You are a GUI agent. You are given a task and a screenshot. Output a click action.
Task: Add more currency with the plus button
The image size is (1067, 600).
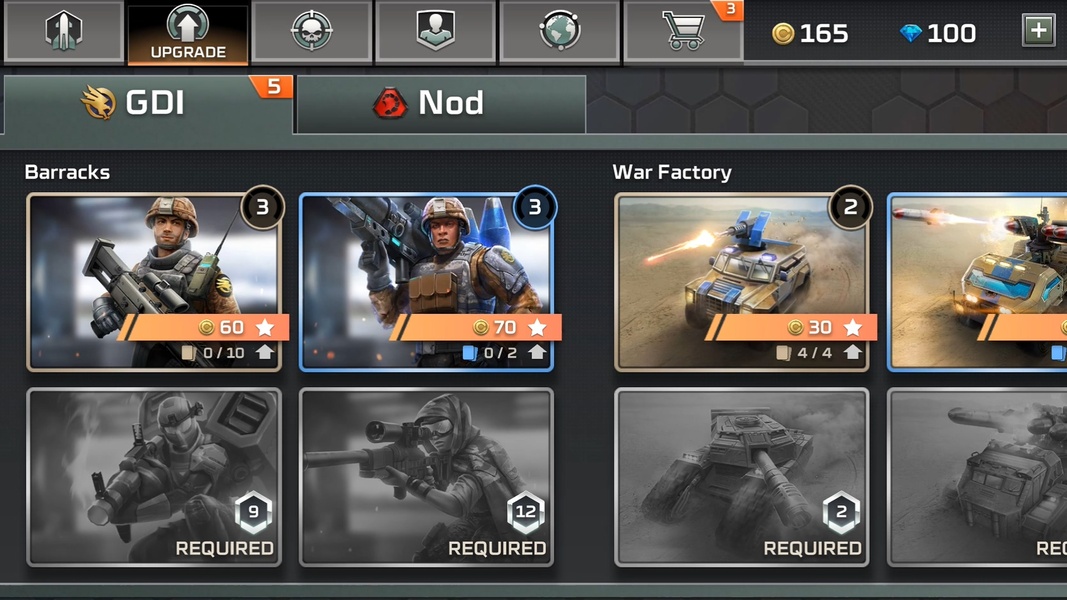coord(1038,31)
